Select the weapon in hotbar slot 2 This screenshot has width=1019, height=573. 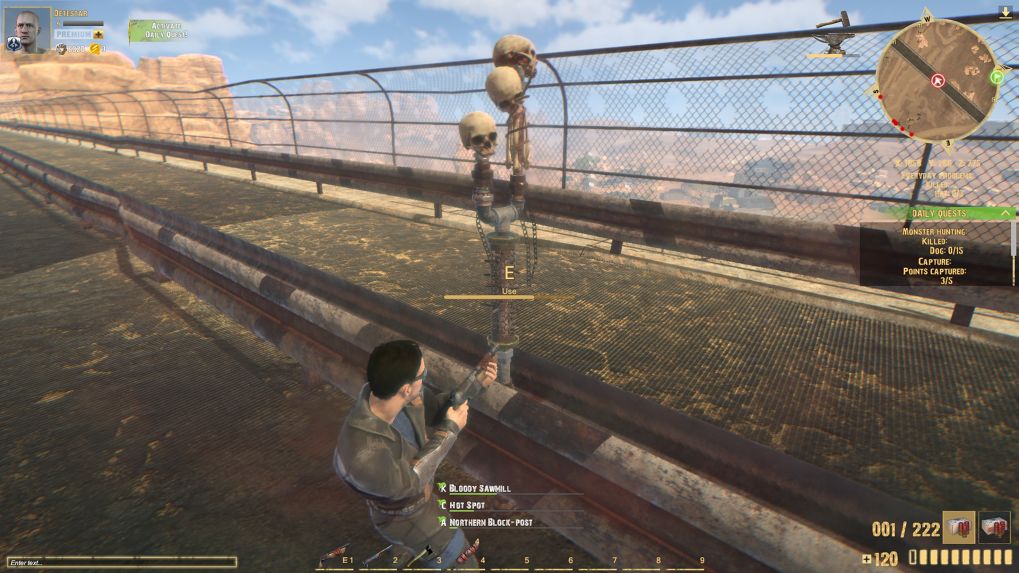click(378, 555)
